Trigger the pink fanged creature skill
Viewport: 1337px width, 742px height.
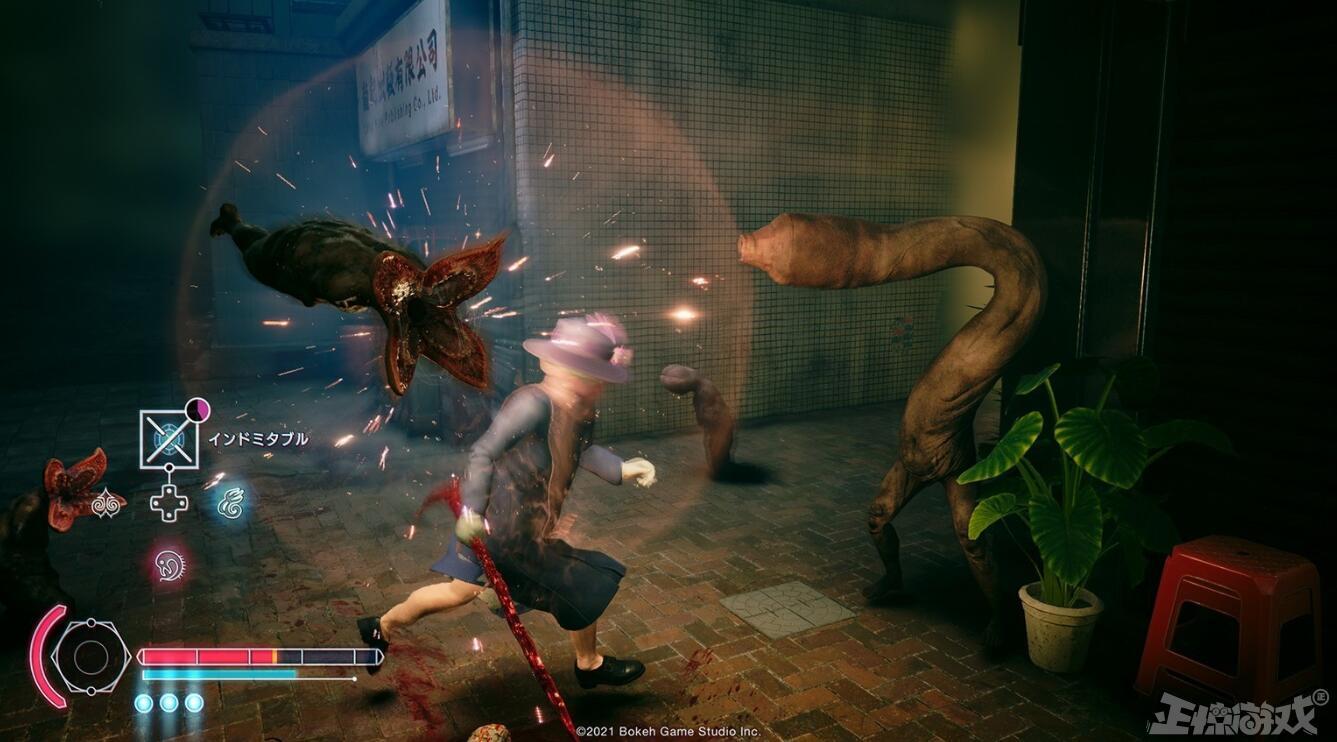point(169,563)
